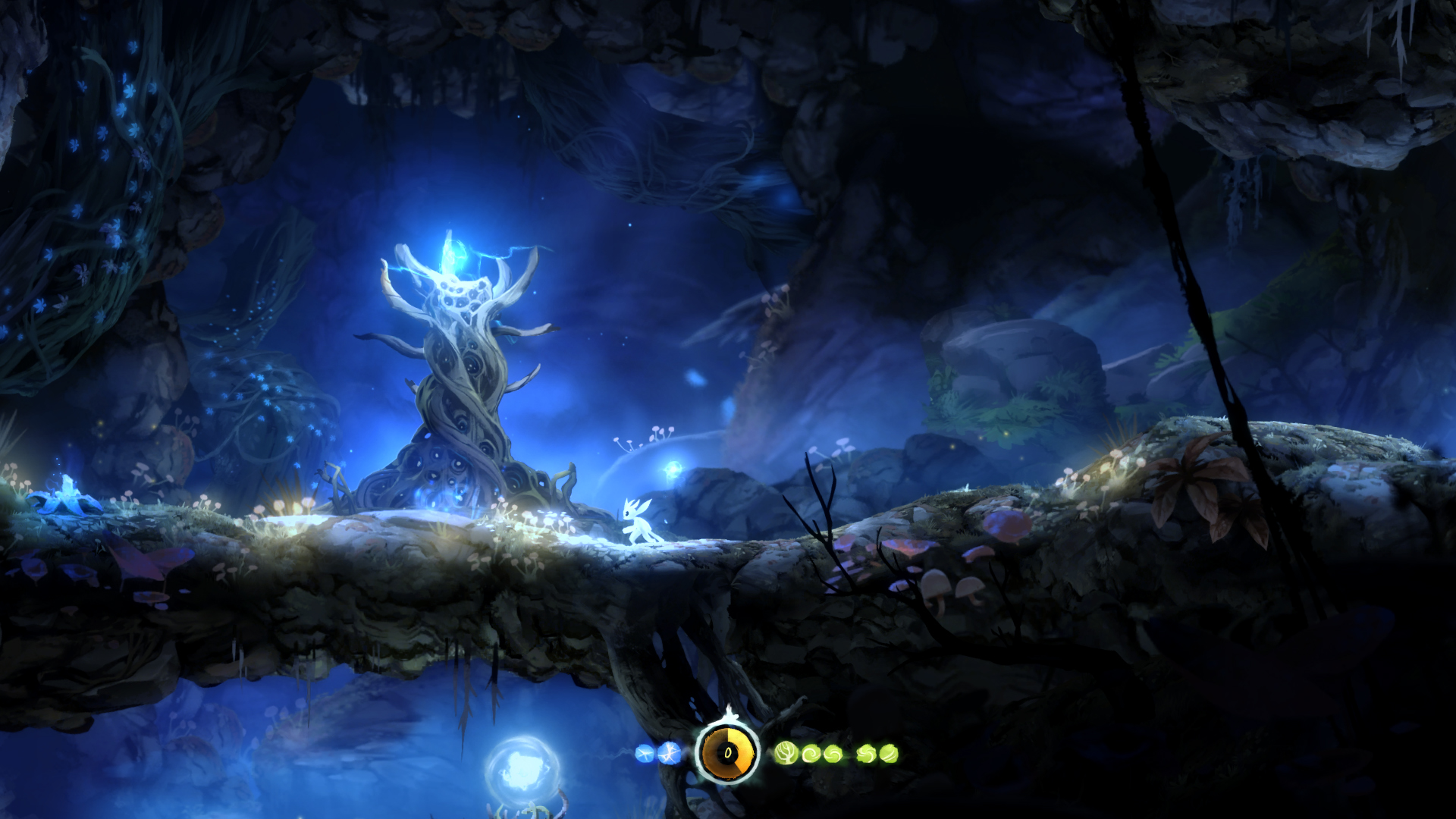The height and width of the screenshot is (819, 1456).
Task: Click the second blue energy cell icon
Action: click(670, 753)
